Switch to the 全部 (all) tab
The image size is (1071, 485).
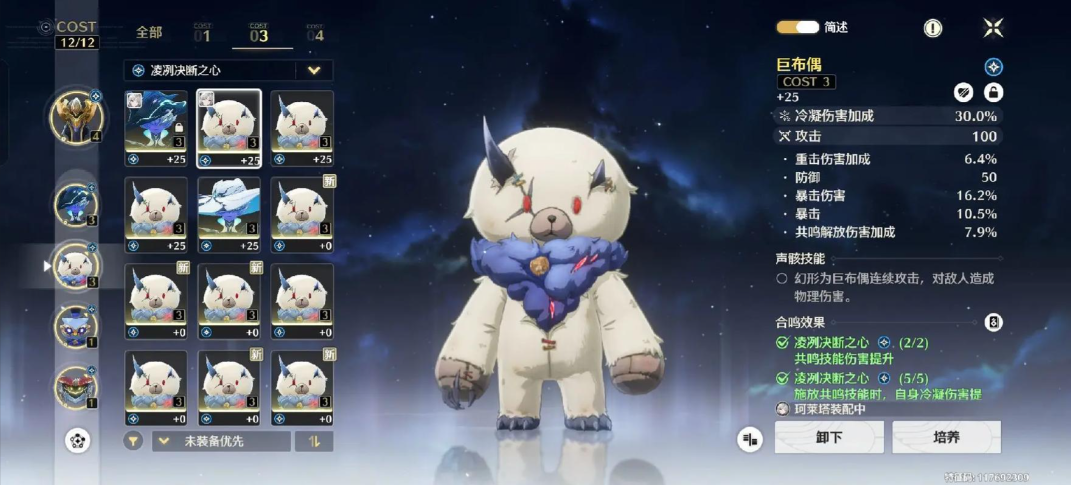(x=149, y=33)
